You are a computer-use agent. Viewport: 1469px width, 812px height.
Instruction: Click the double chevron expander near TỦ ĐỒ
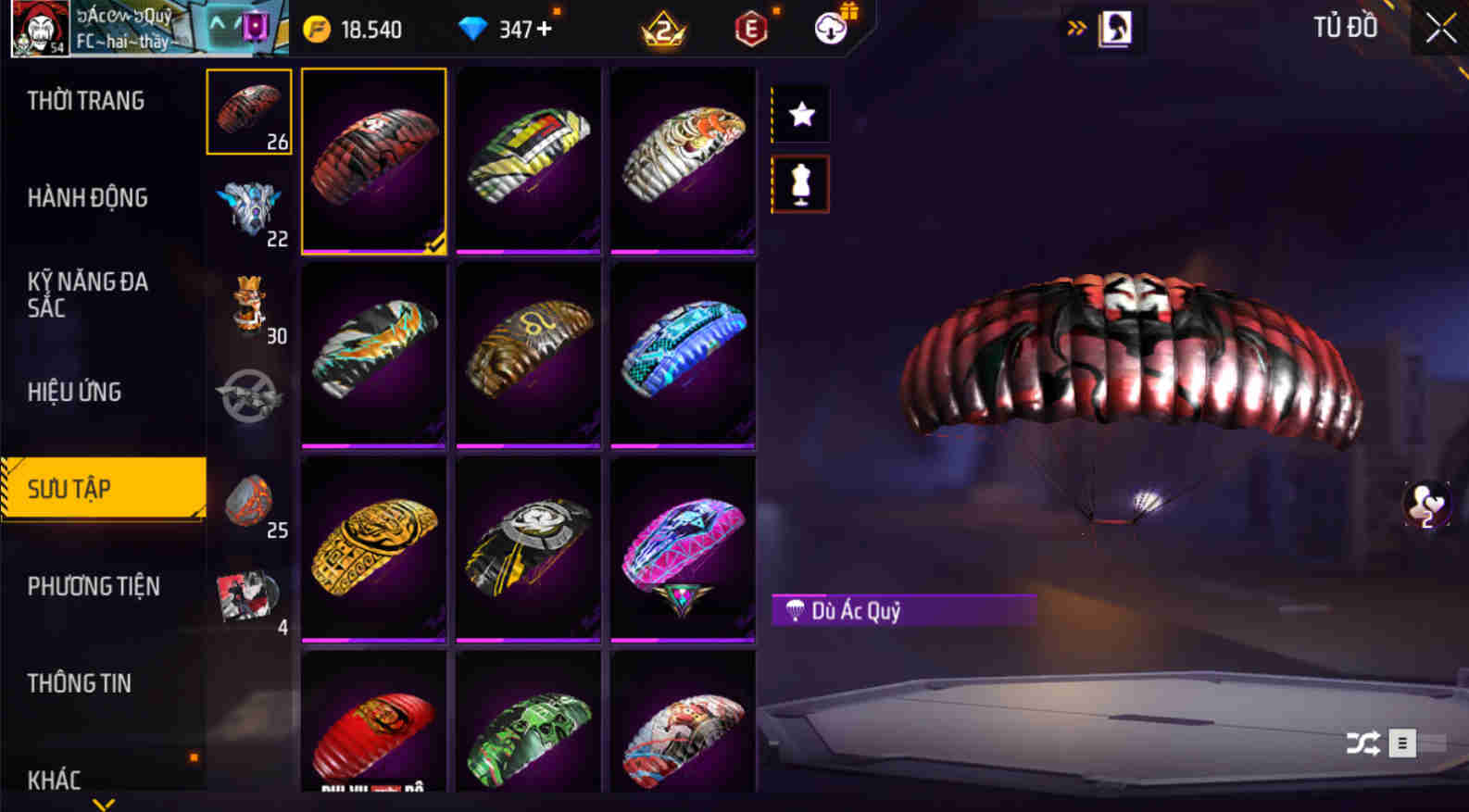click(1075, 28)
